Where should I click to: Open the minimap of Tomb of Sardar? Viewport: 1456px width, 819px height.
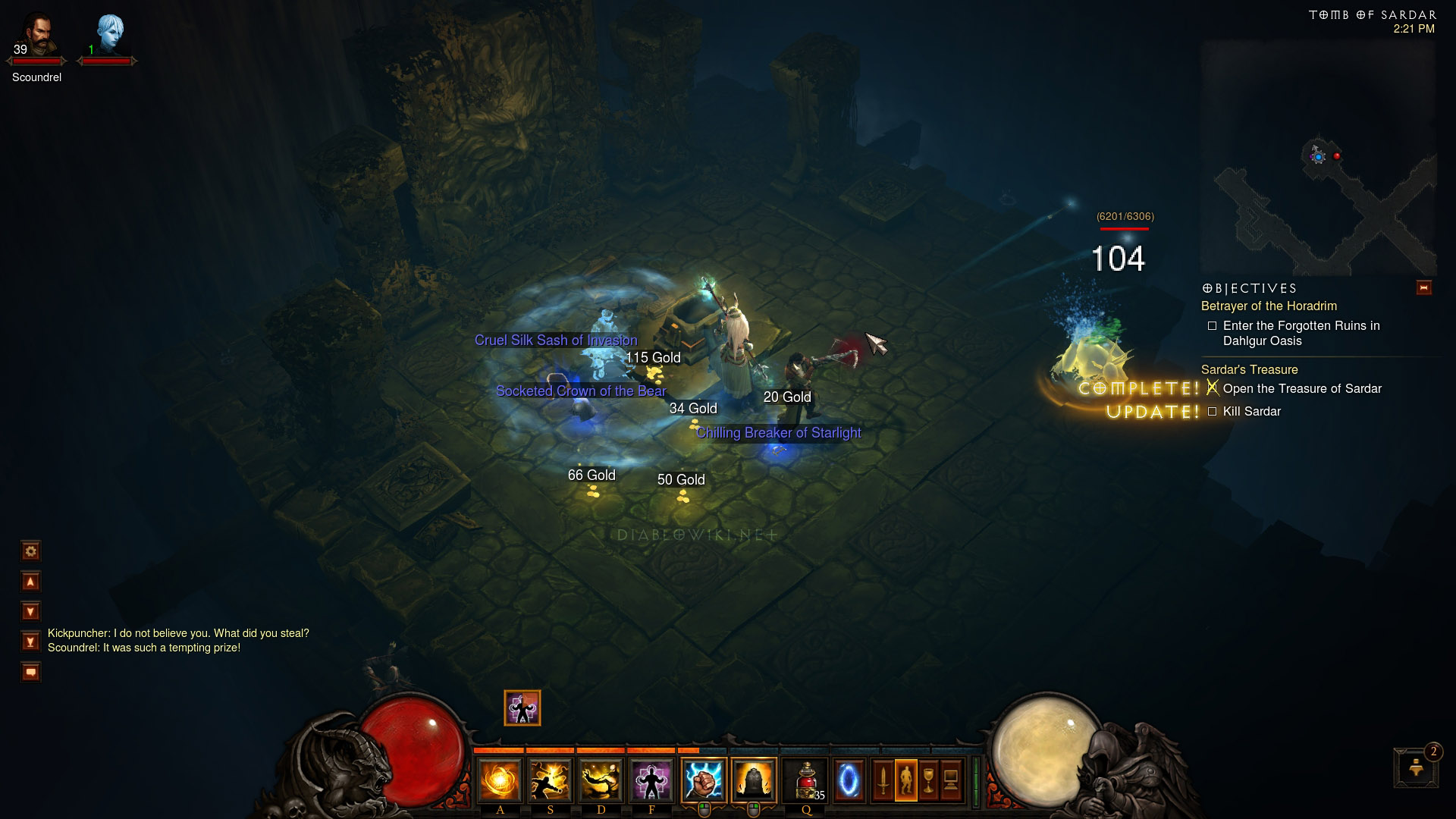1319,159
